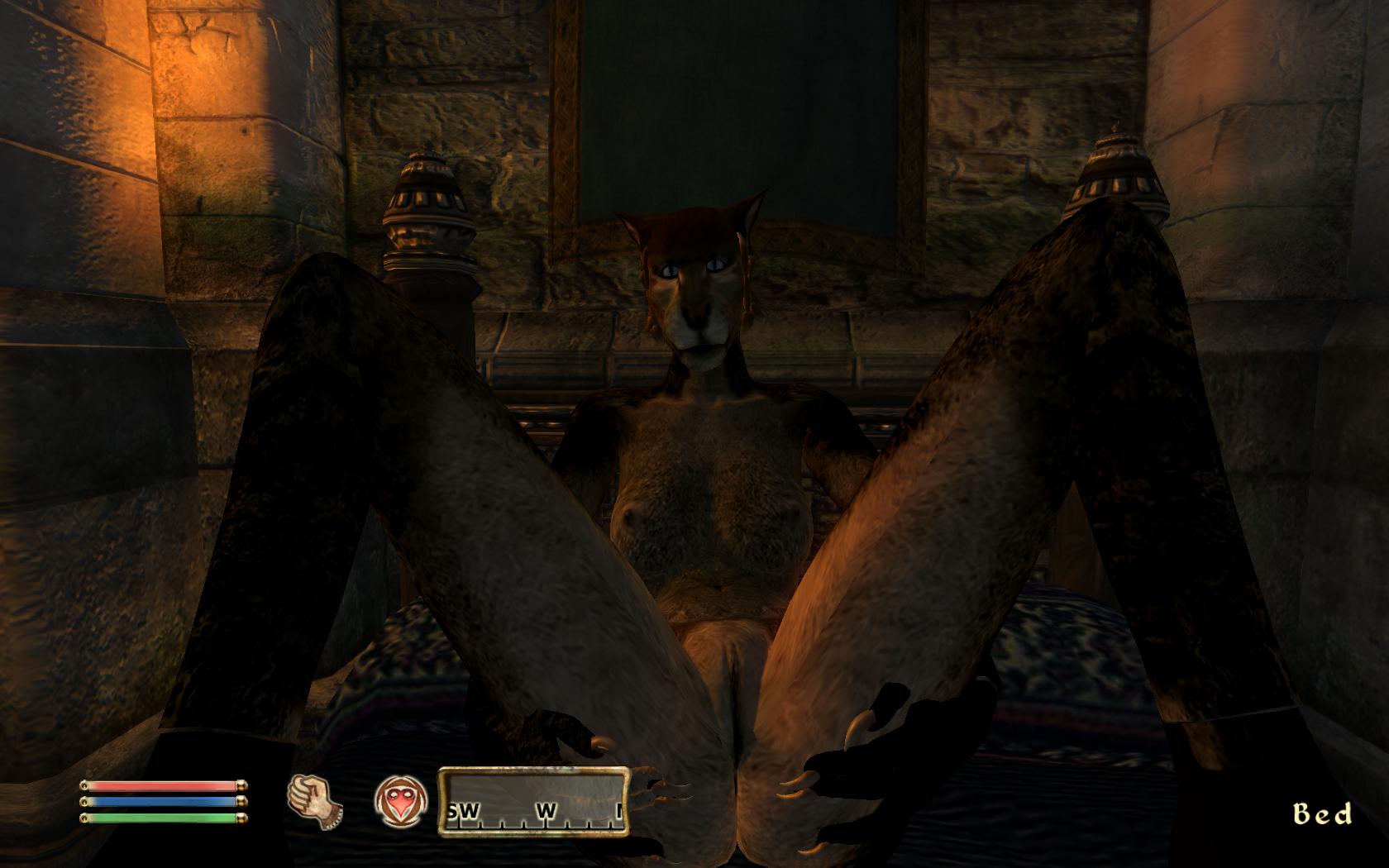Click the compass bar showing SW and W
1389x868 pixels.
pyautogui.click(x=534, y=802)
